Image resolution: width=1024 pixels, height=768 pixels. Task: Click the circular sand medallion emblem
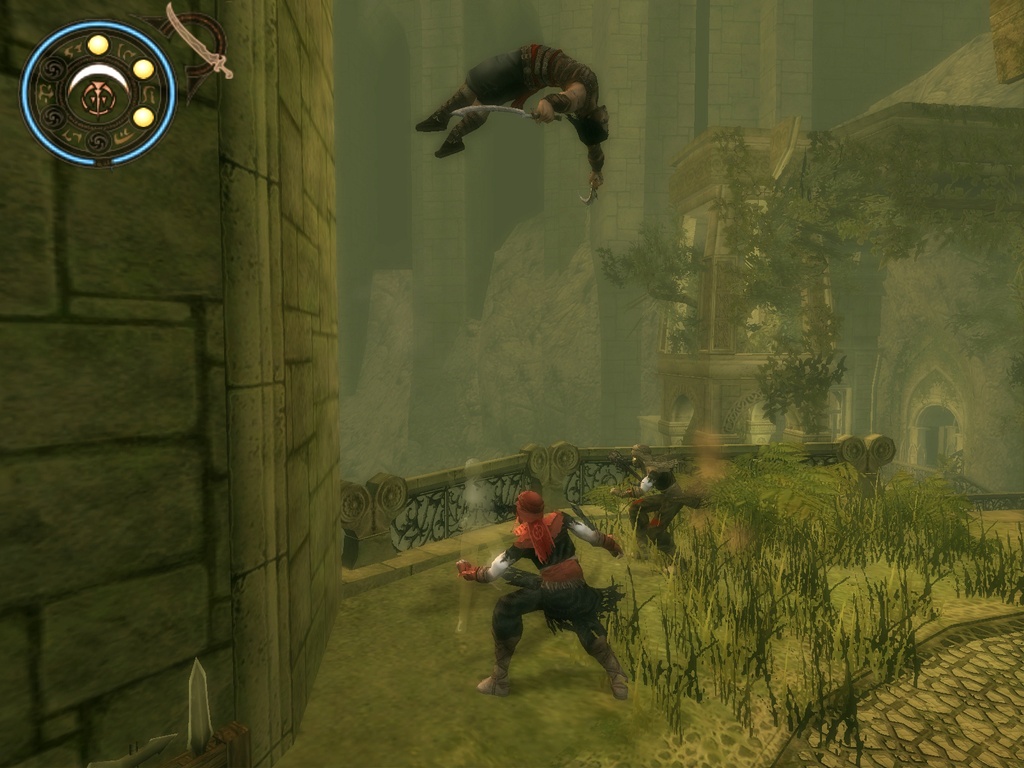(x=98, y=94)
